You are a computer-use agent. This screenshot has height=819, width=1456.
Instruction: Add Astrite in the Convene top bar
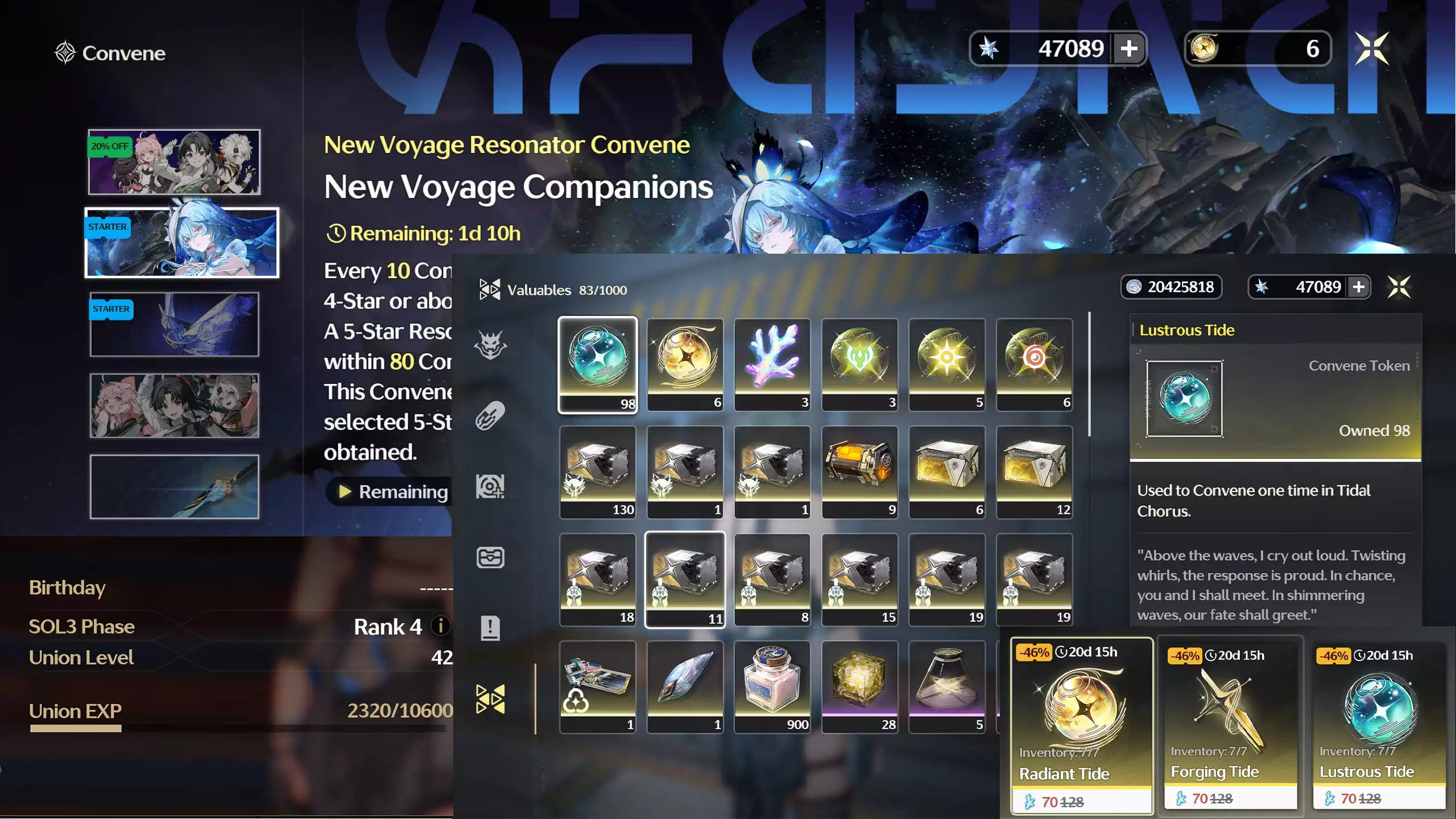pos(1129,48)
